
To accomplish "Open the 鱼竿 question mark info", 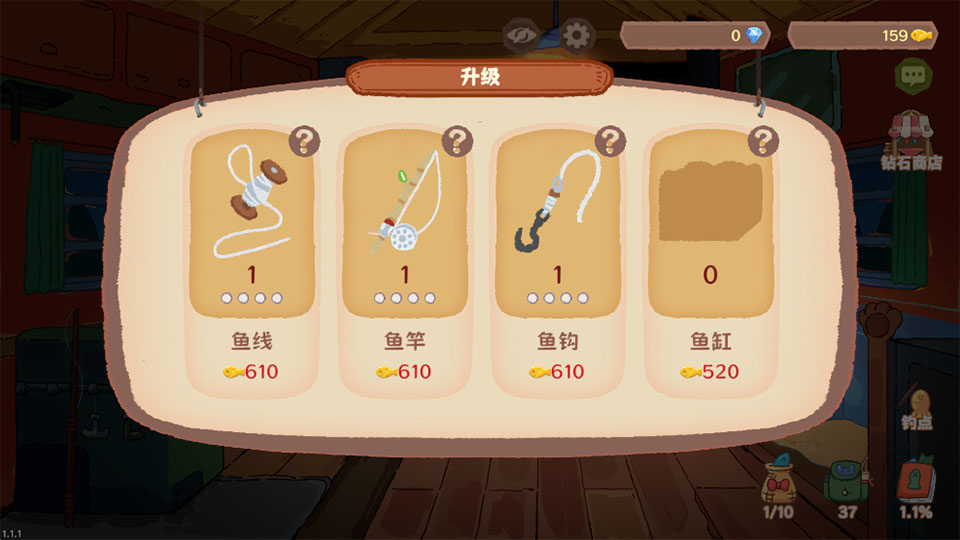I will 457,141.
